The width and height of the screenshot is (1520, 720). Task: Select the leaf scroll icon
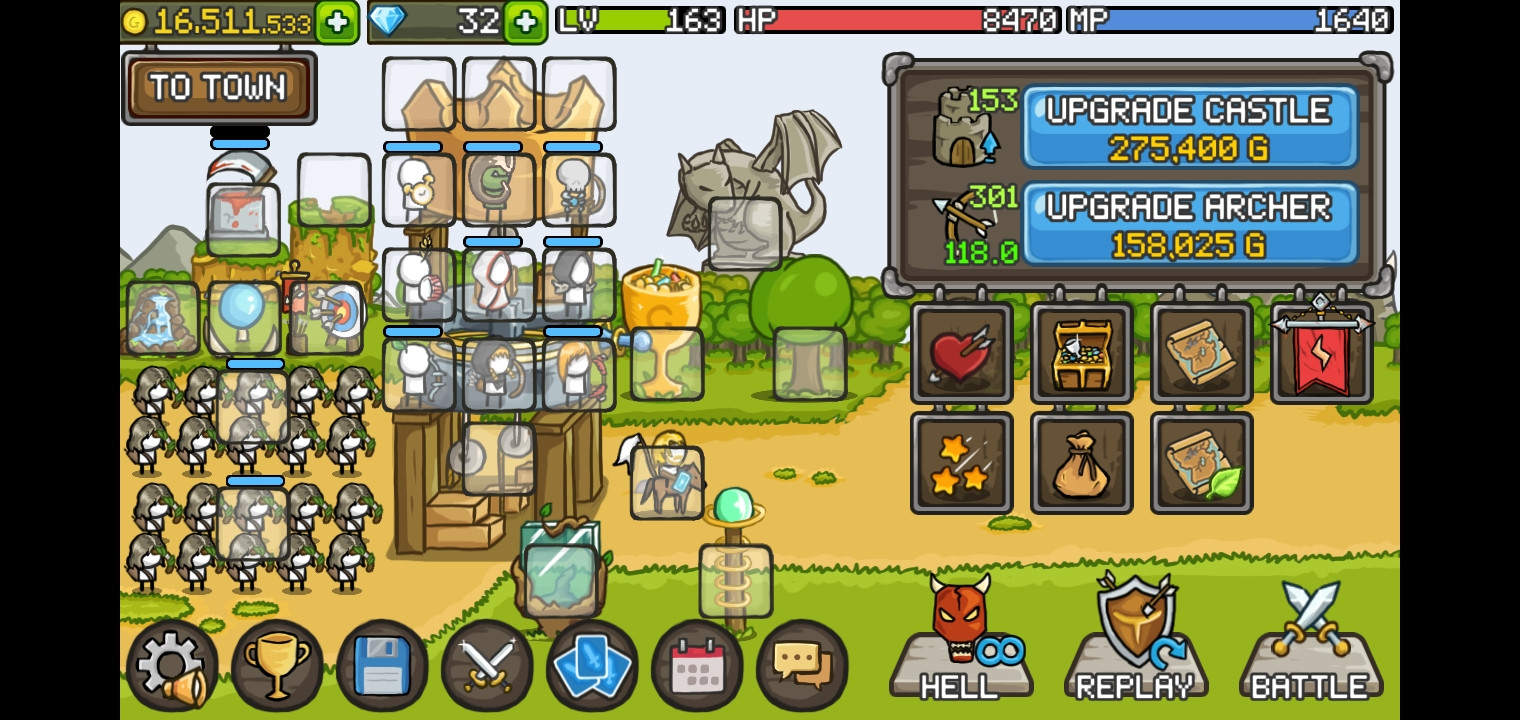[1201, 462]
